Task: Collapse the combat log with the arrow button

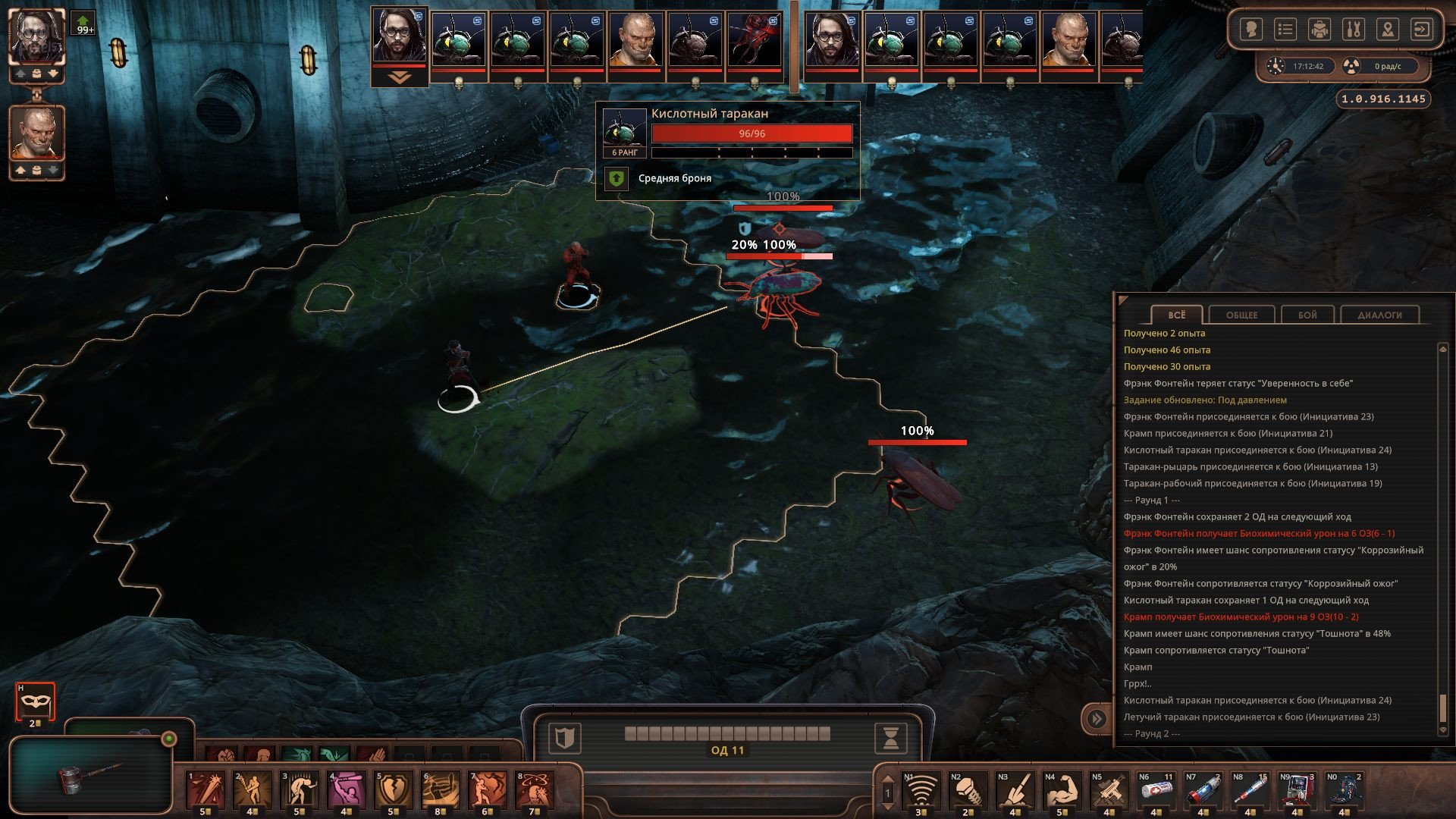Action: 1097,718
